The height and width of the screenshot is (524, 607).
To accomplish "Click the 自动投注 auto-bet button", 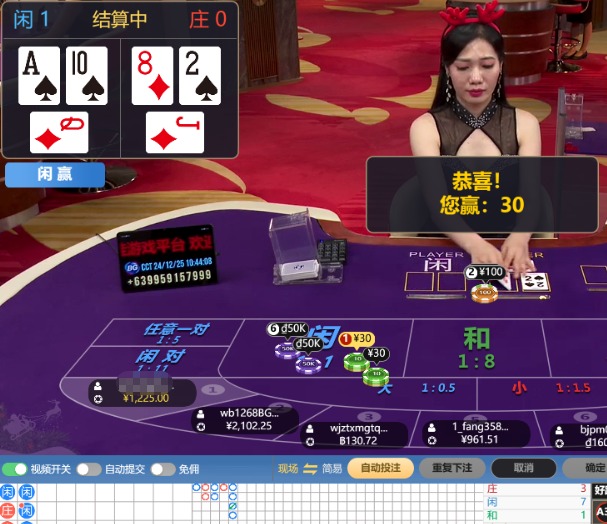I will coord(380,468).
